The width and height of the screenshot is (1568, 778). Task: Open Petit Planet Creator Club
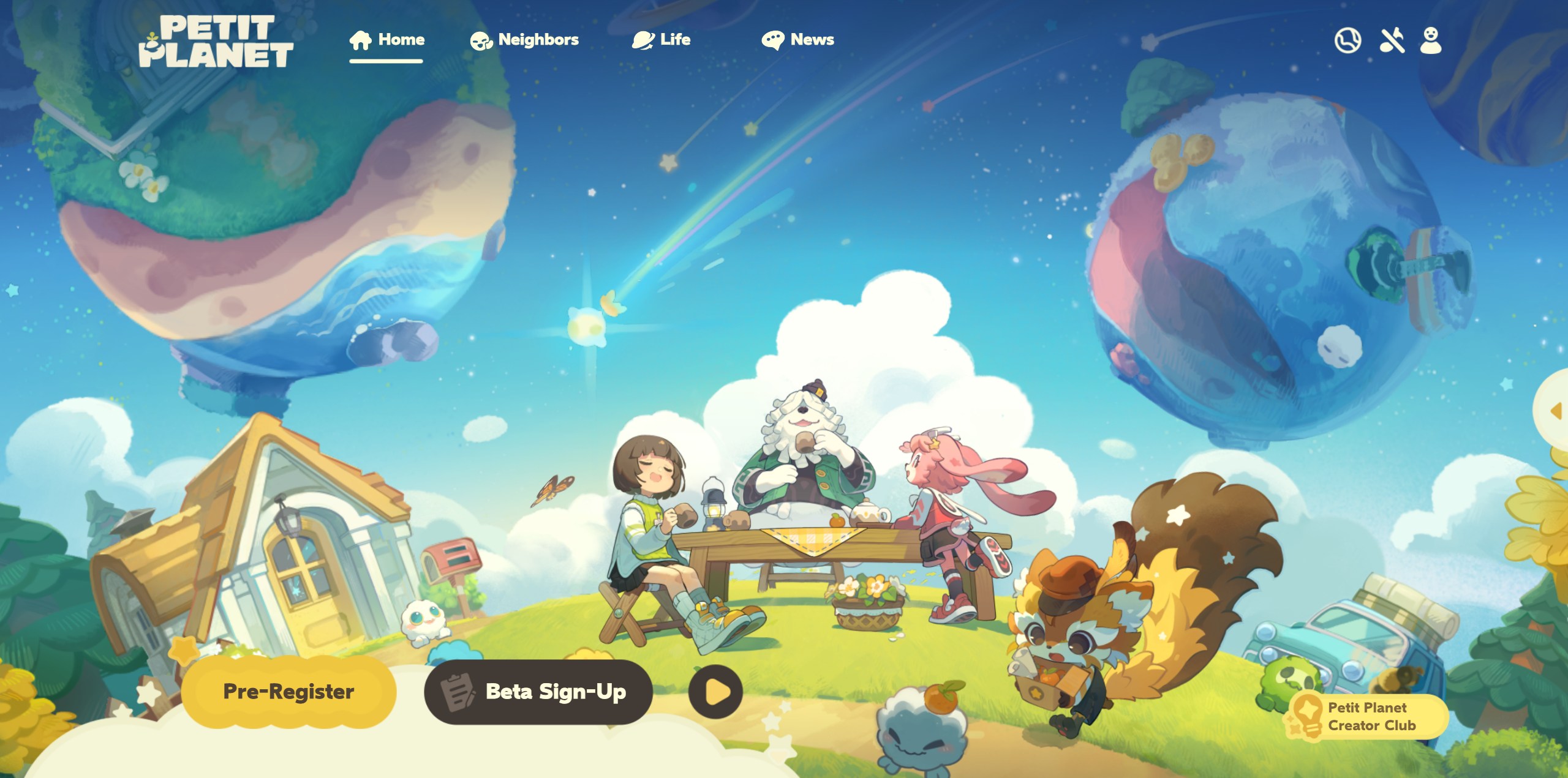pos(1366,716)
